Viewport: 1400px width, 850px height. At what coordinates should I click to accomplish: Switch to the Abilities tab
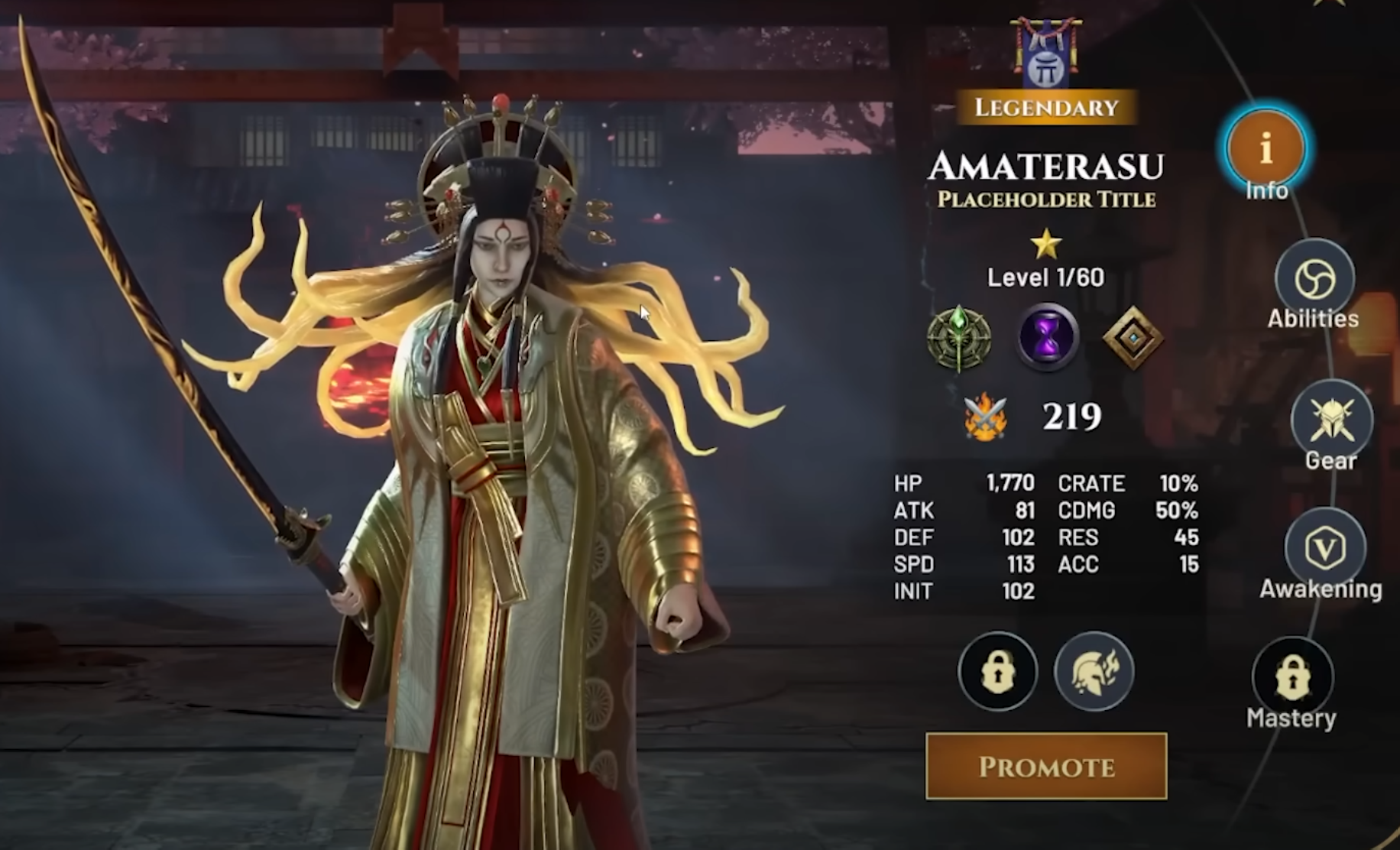(1314, 279)
